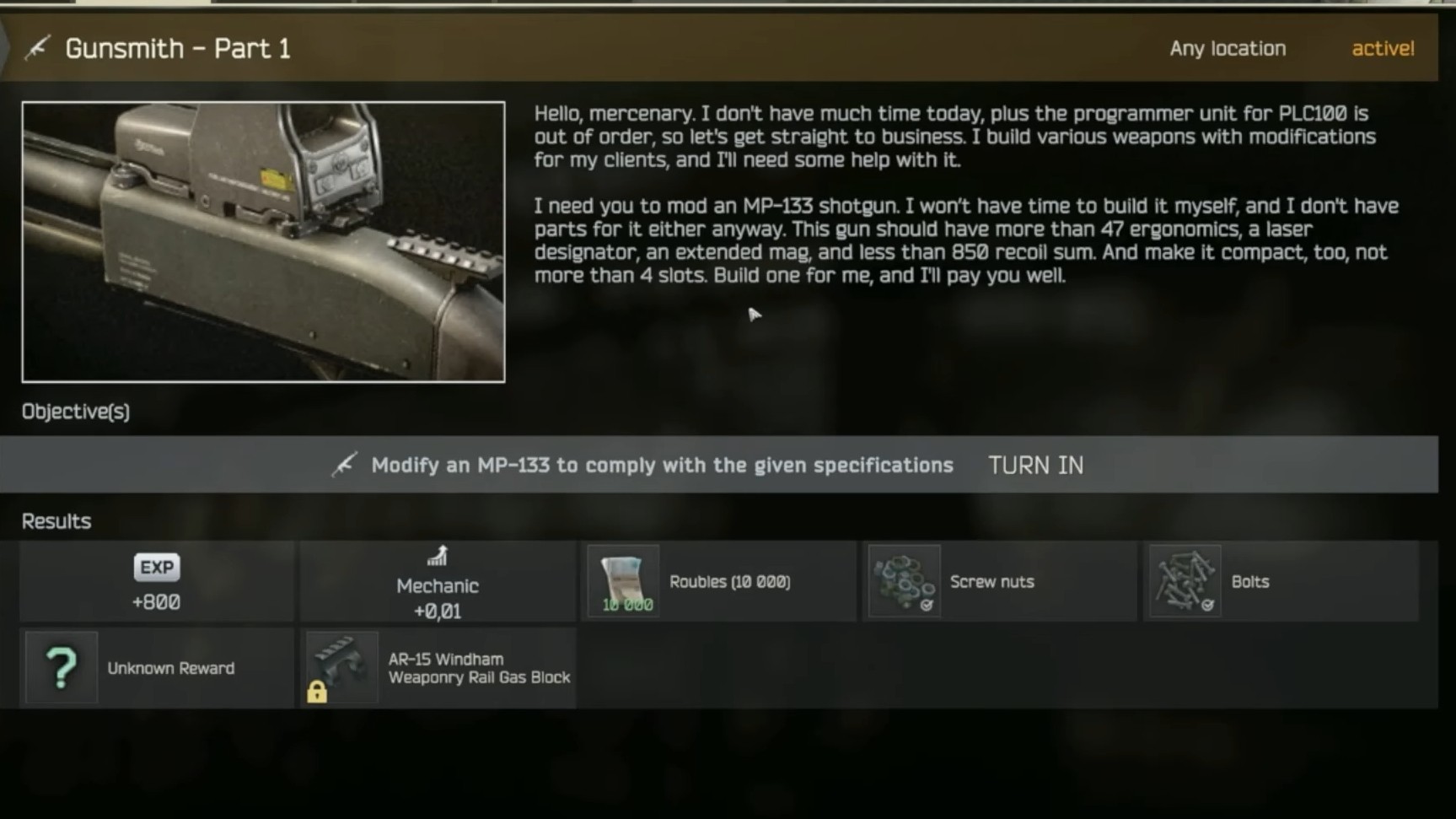Viewport: 1456px width, 819px height.
Task: Select the Bolts reward icon
Action: click(1184, 581)
